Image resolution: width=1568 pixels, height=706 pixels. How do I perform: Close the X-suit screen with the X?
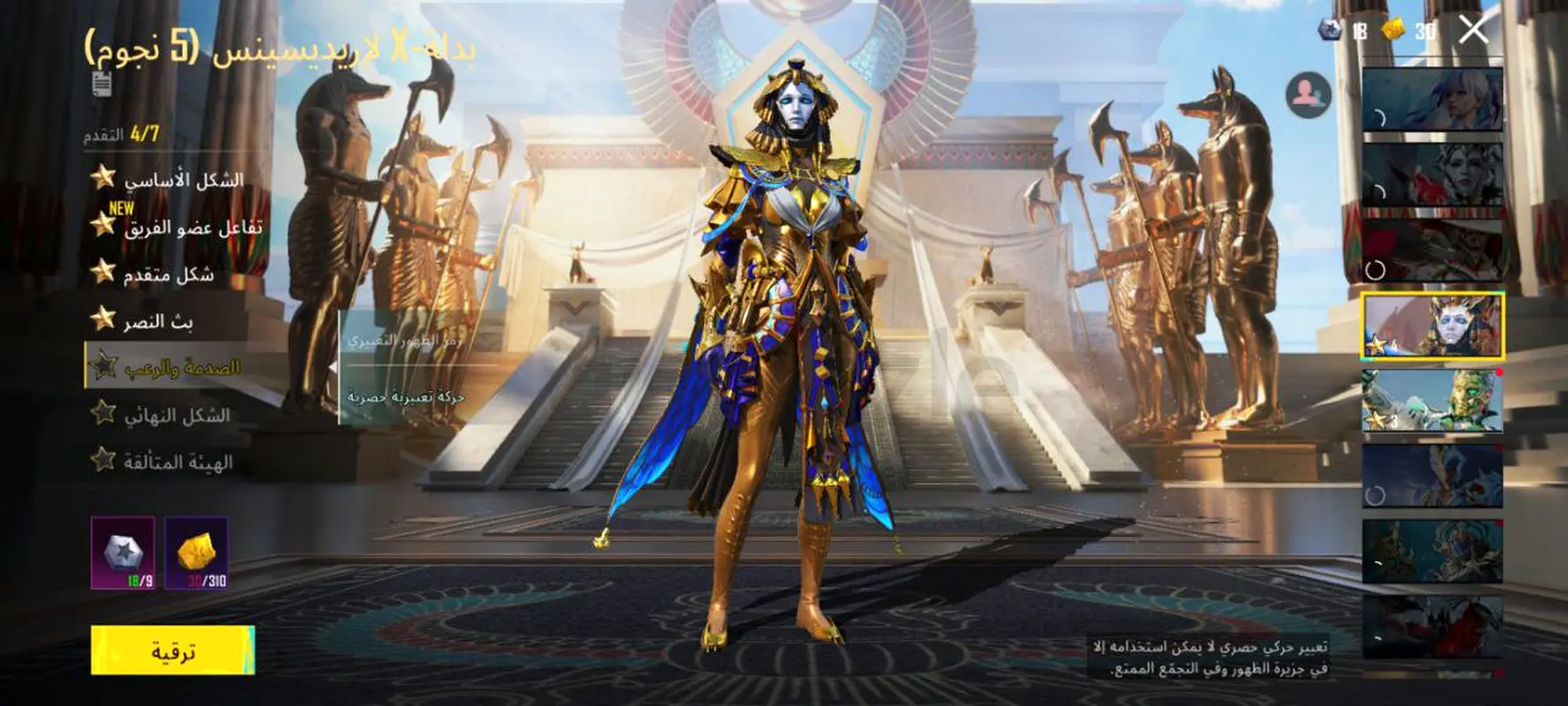click(1474, 30)
